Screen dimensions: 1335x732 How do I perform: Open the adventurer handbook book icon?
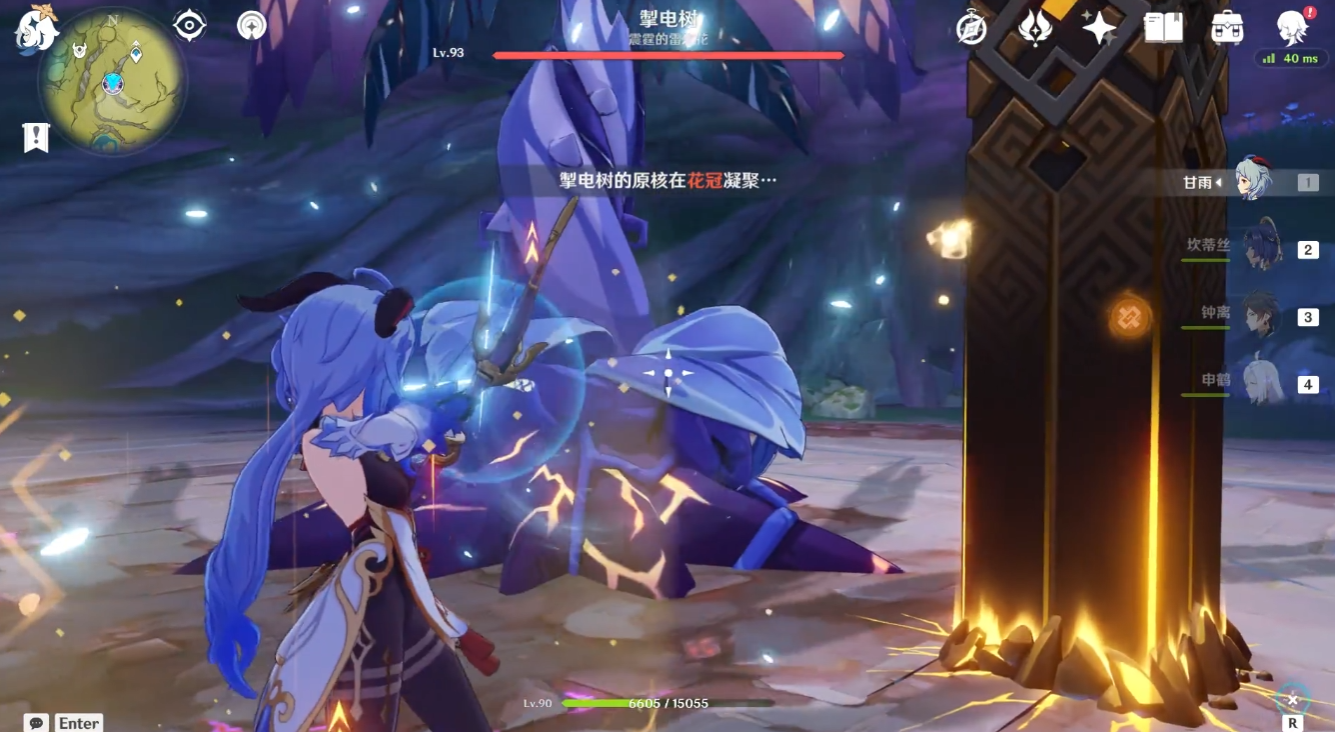[x=1163, y=27]
